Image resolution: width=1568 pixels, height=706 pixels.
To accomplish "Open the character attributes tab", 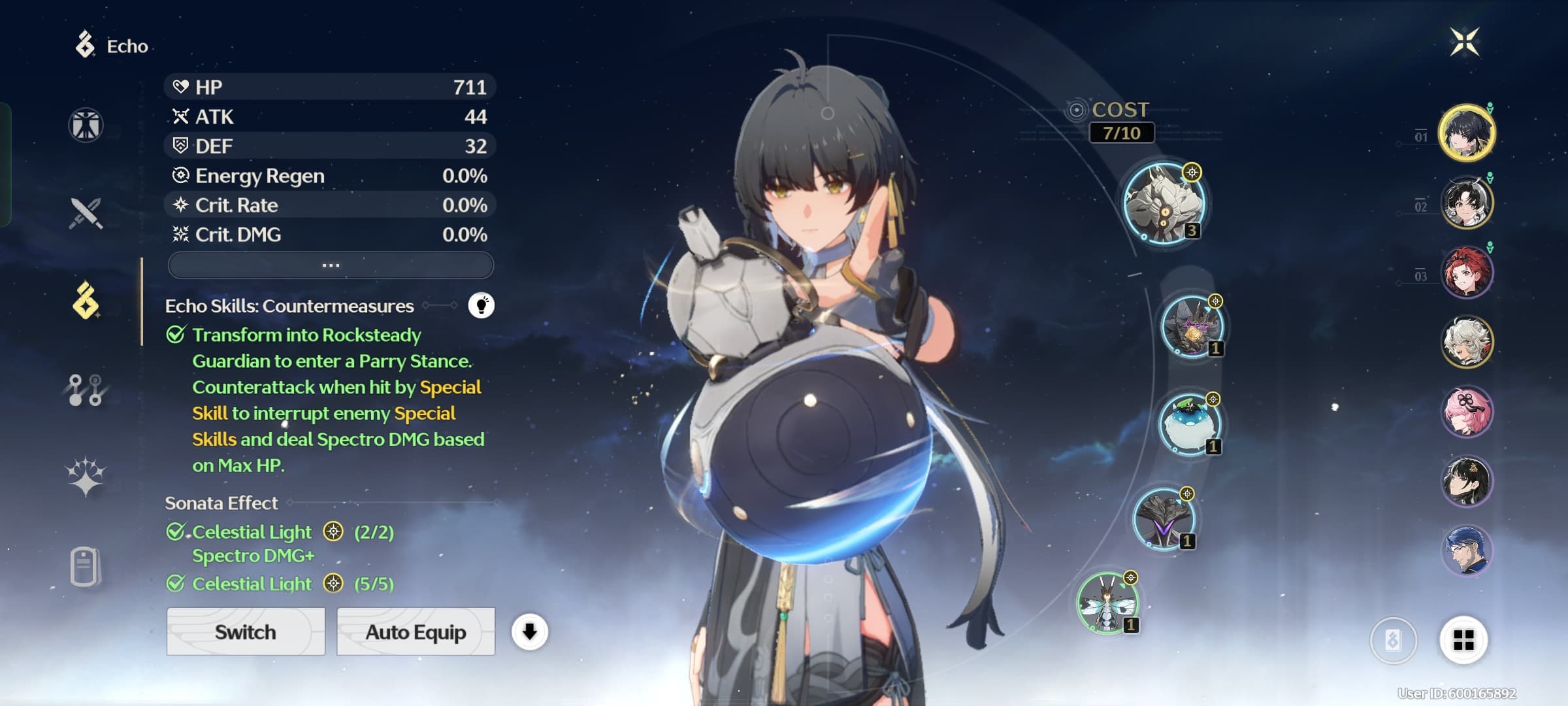I will pos(86,125).
